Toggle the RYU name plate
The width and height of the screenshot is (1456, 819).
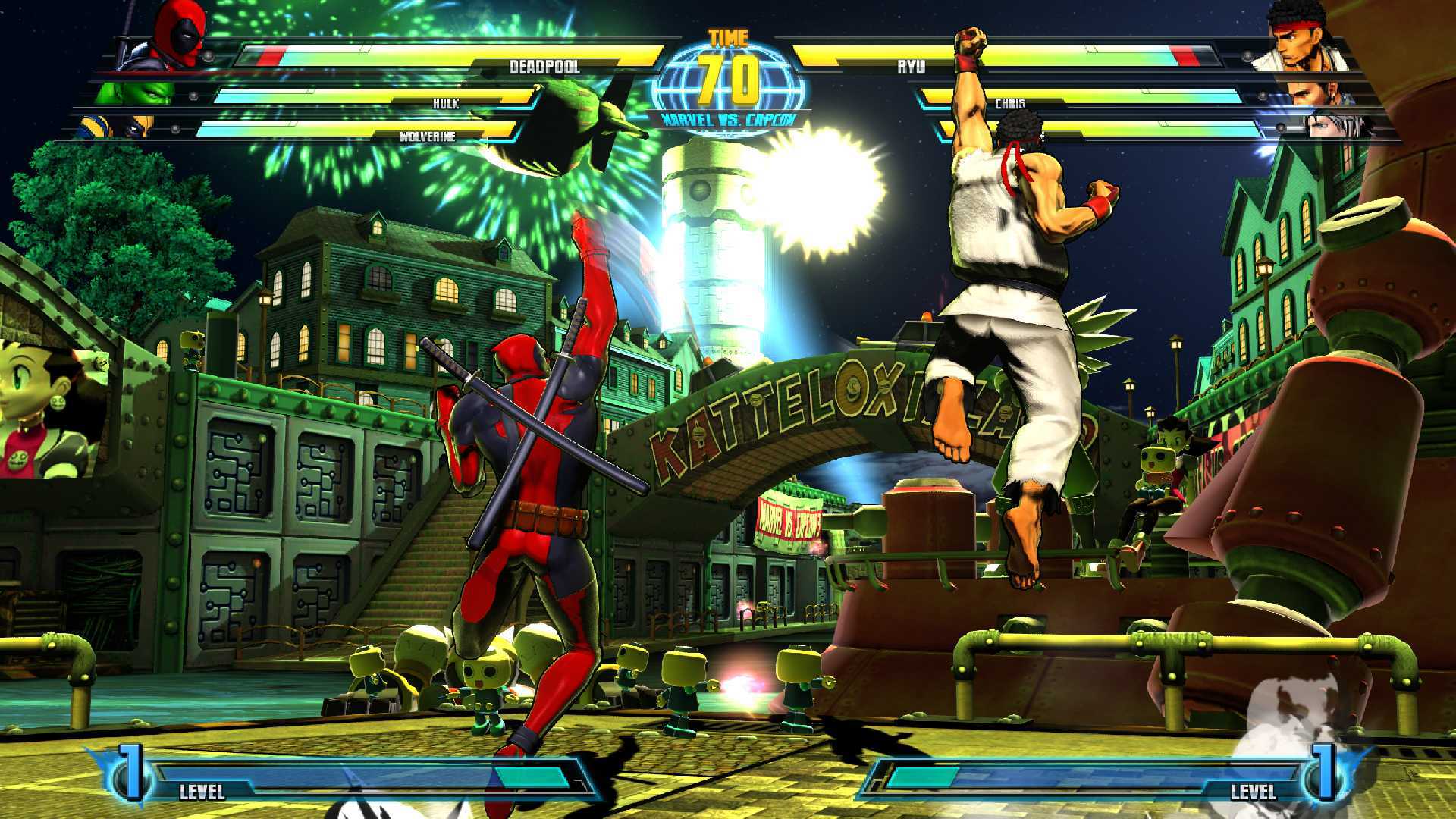click(912, 67)
